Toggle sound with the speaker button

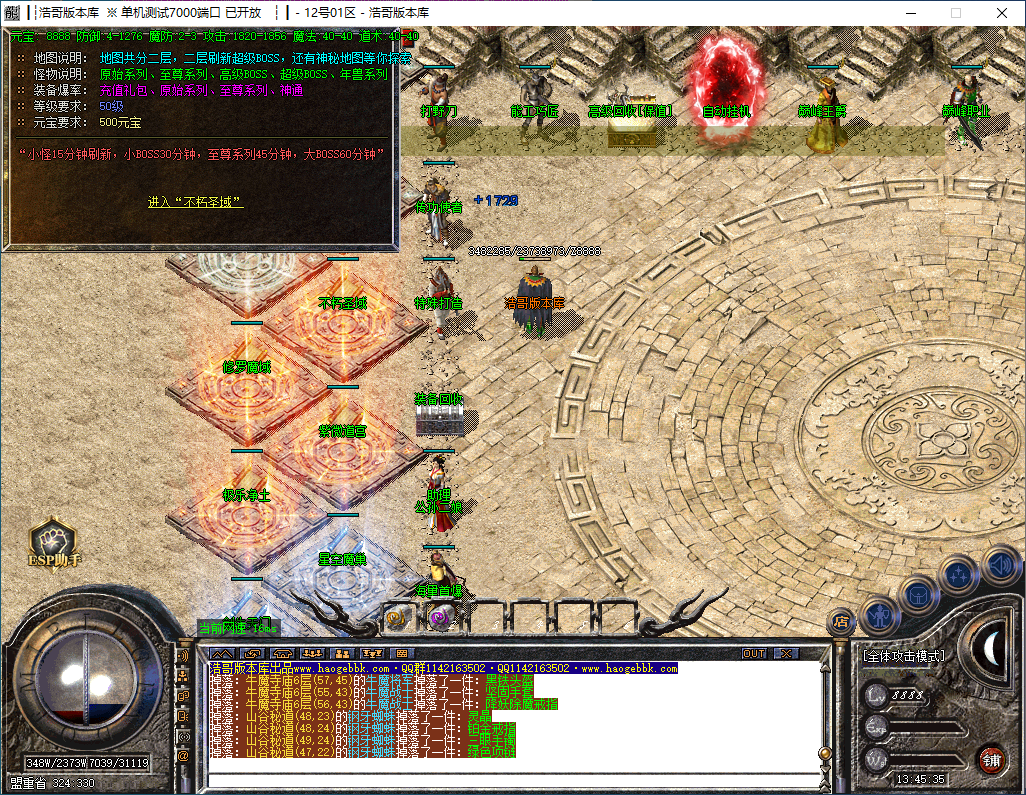coord(1000,565)
